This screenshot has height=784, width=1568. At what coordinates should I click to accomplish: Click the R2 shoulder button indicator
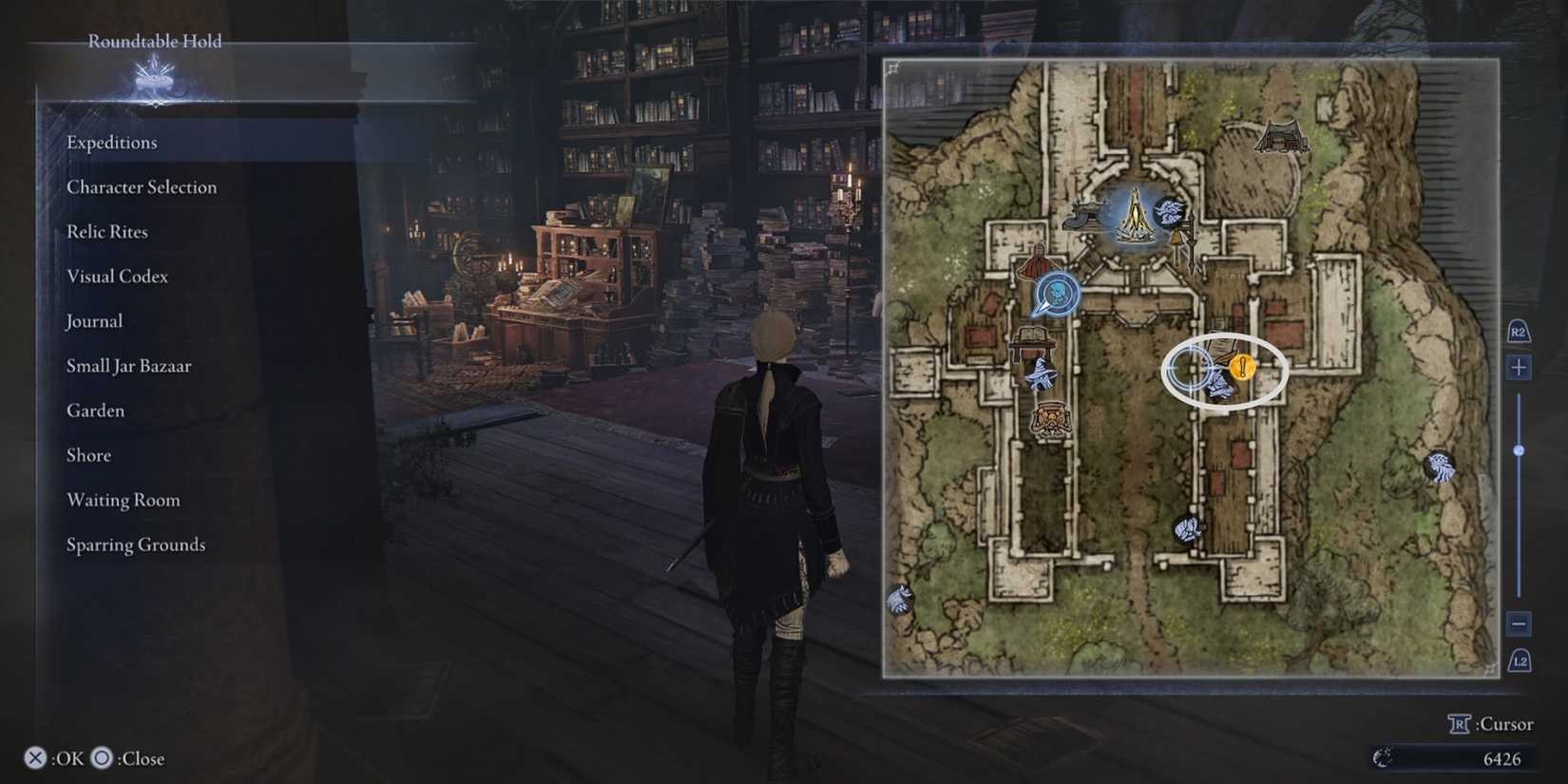pyautogui.click(x=1518, y=331)
